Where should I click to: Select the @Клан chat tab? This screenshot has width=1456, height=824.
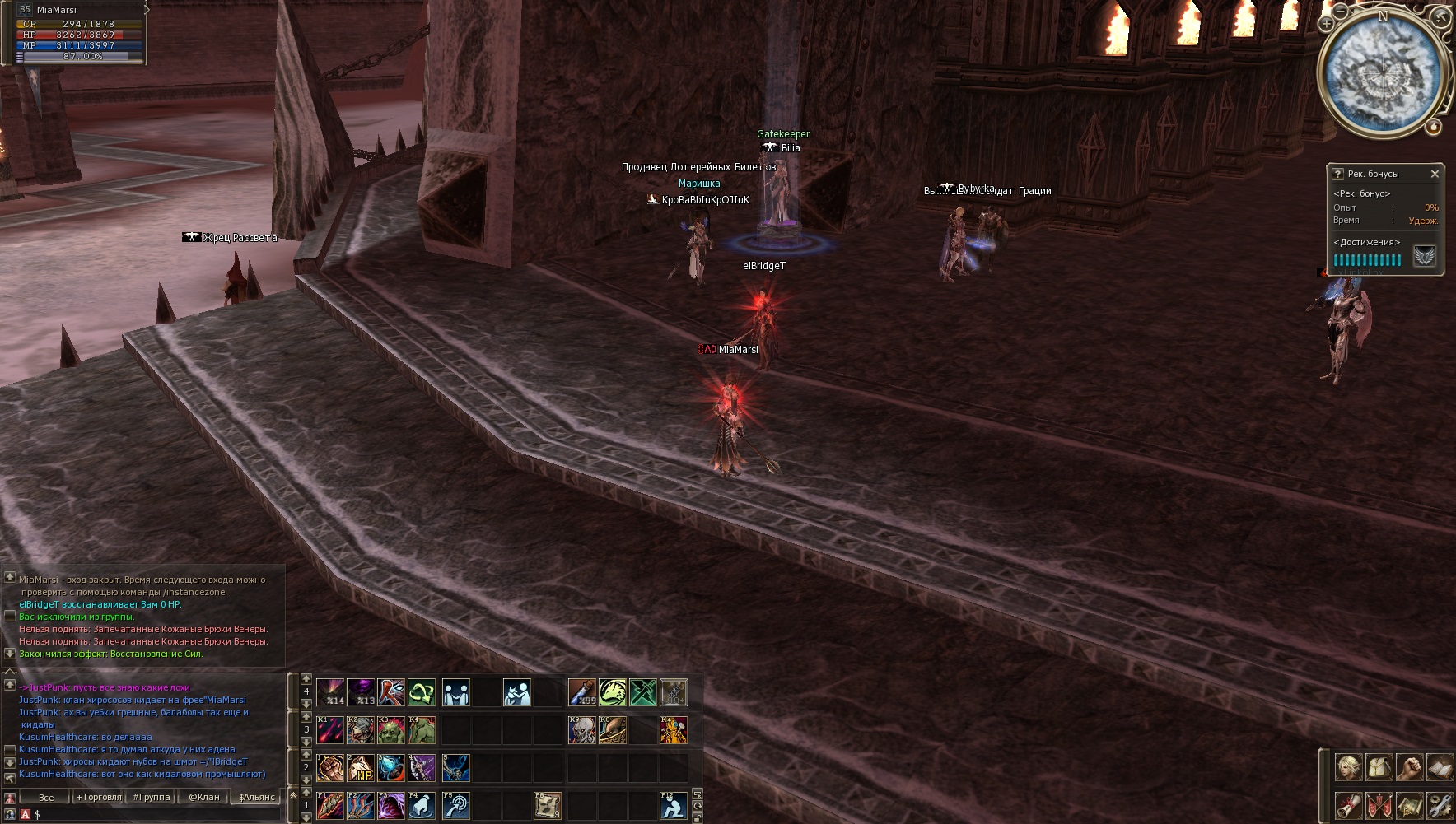click(204, 797)
